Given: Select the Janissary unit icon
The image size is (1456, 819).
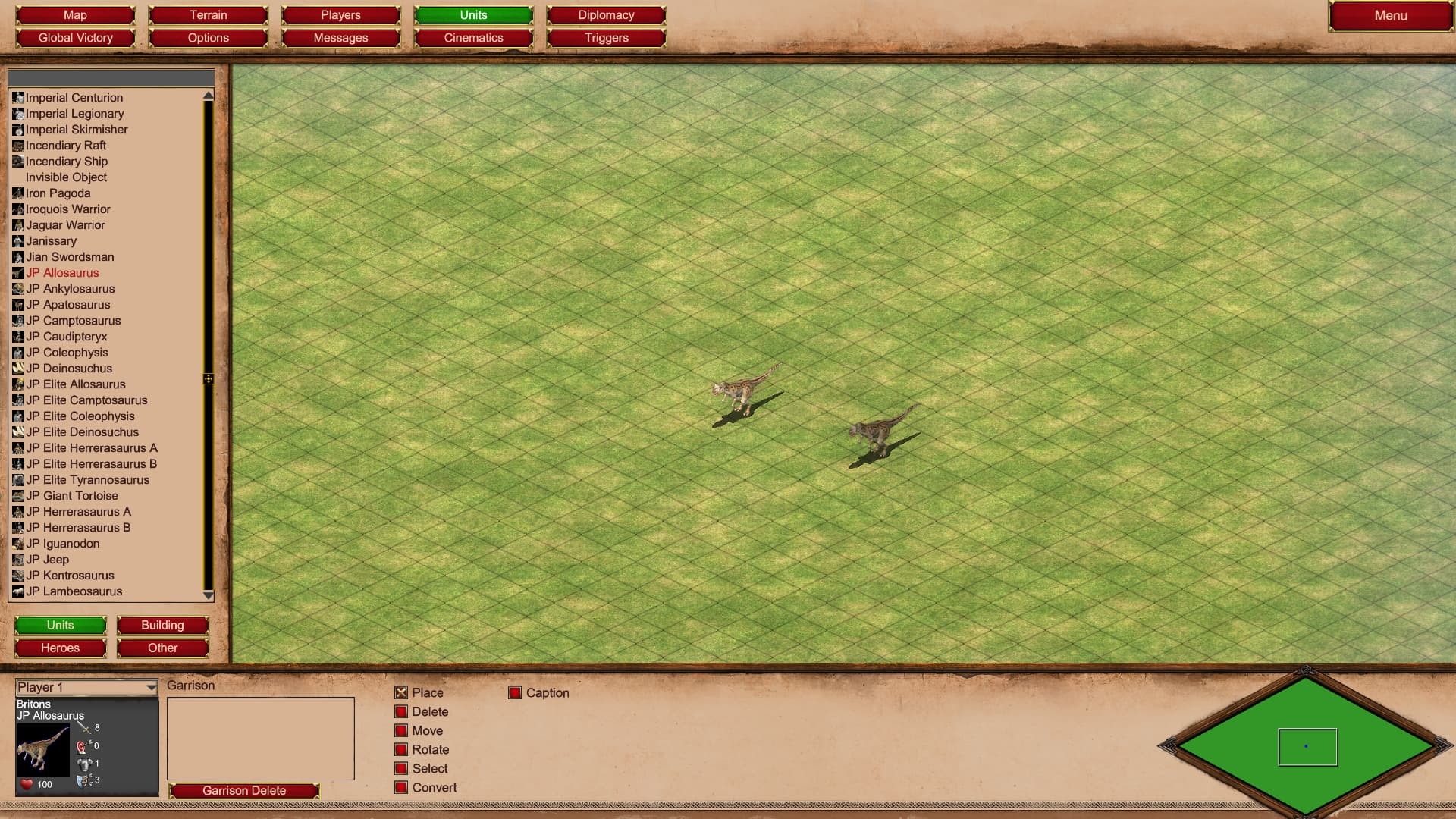Looking at the screenshot, I should point(17,241).
